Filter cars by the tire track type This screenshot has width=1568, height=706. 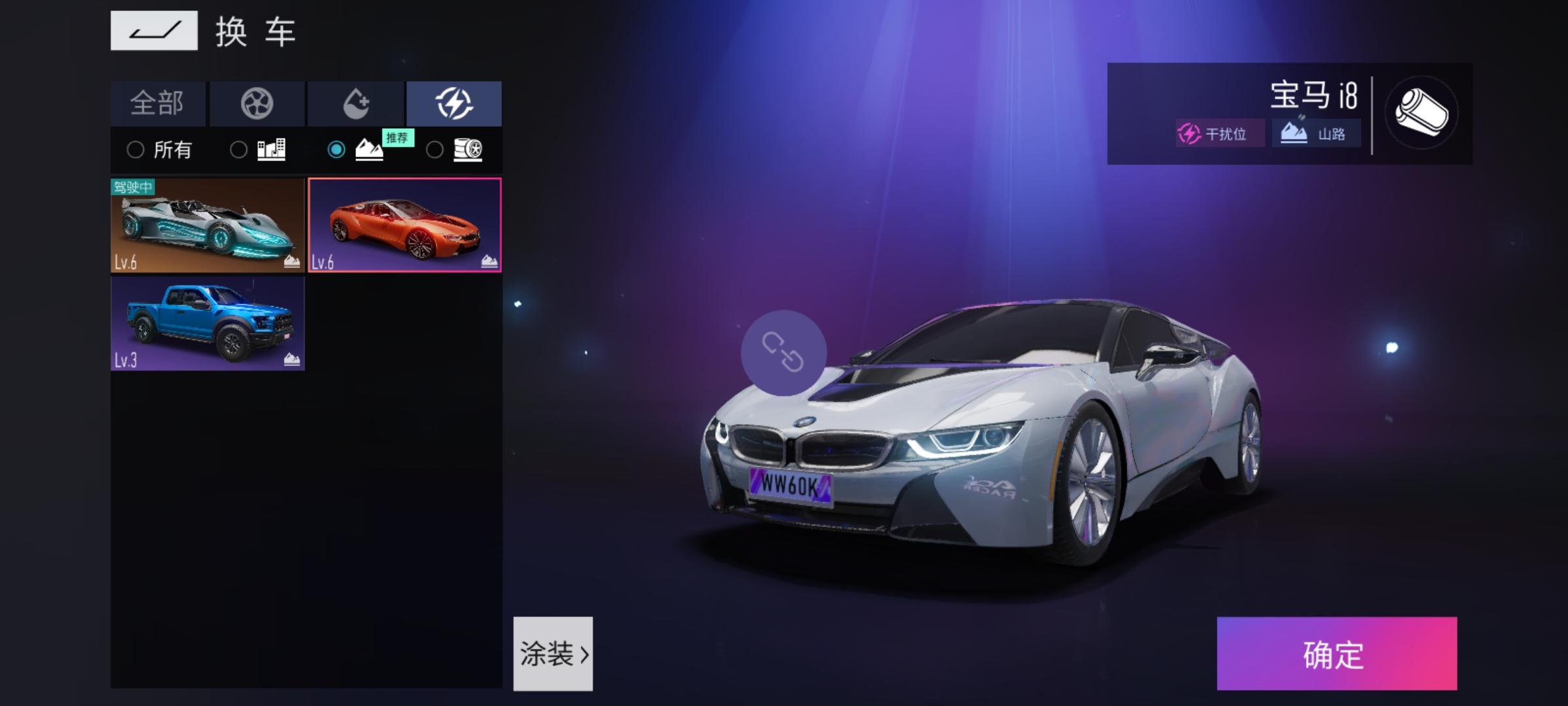[x=455, y=150]
